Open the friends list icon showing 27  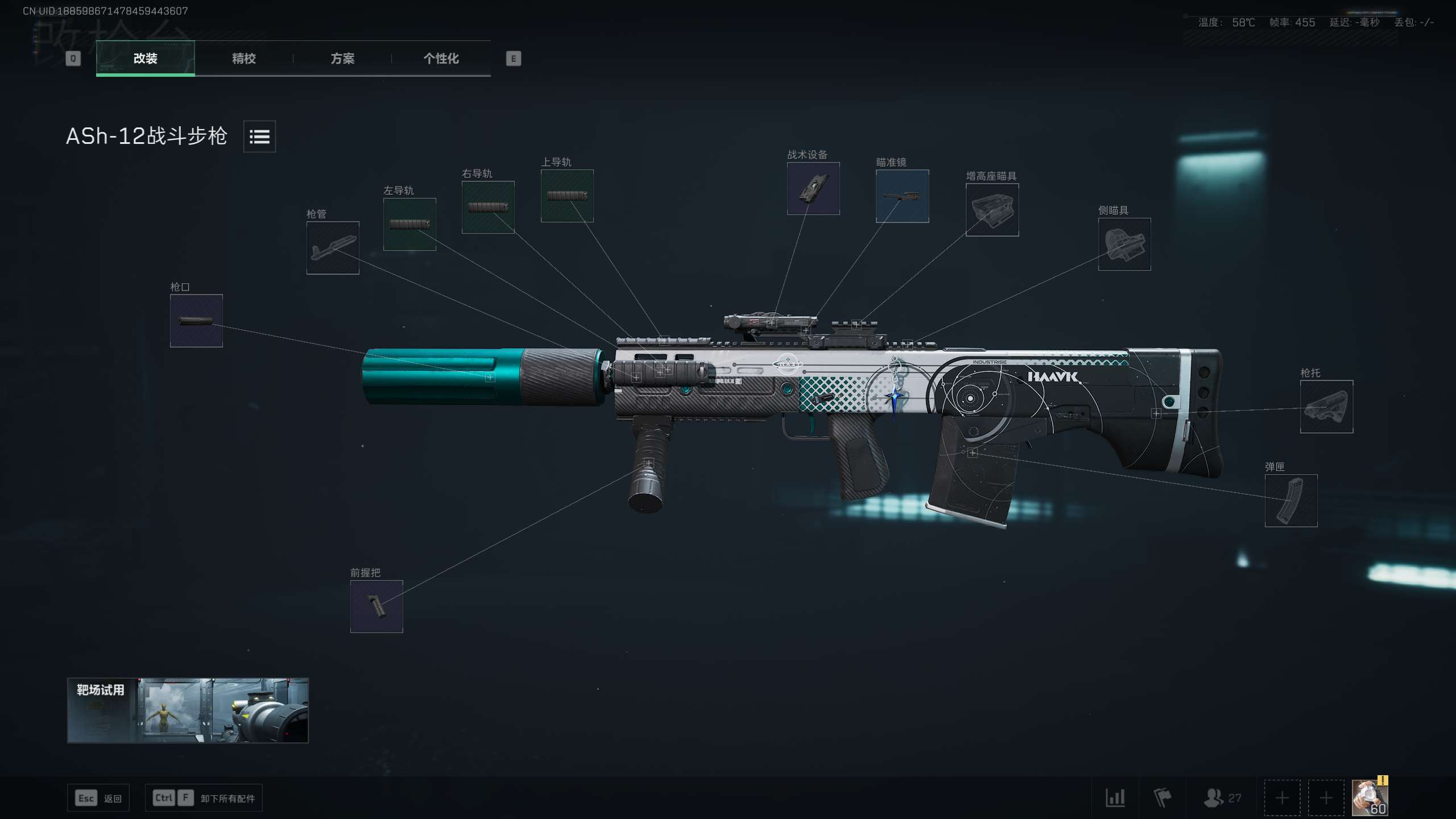[x=1222, y=798]
